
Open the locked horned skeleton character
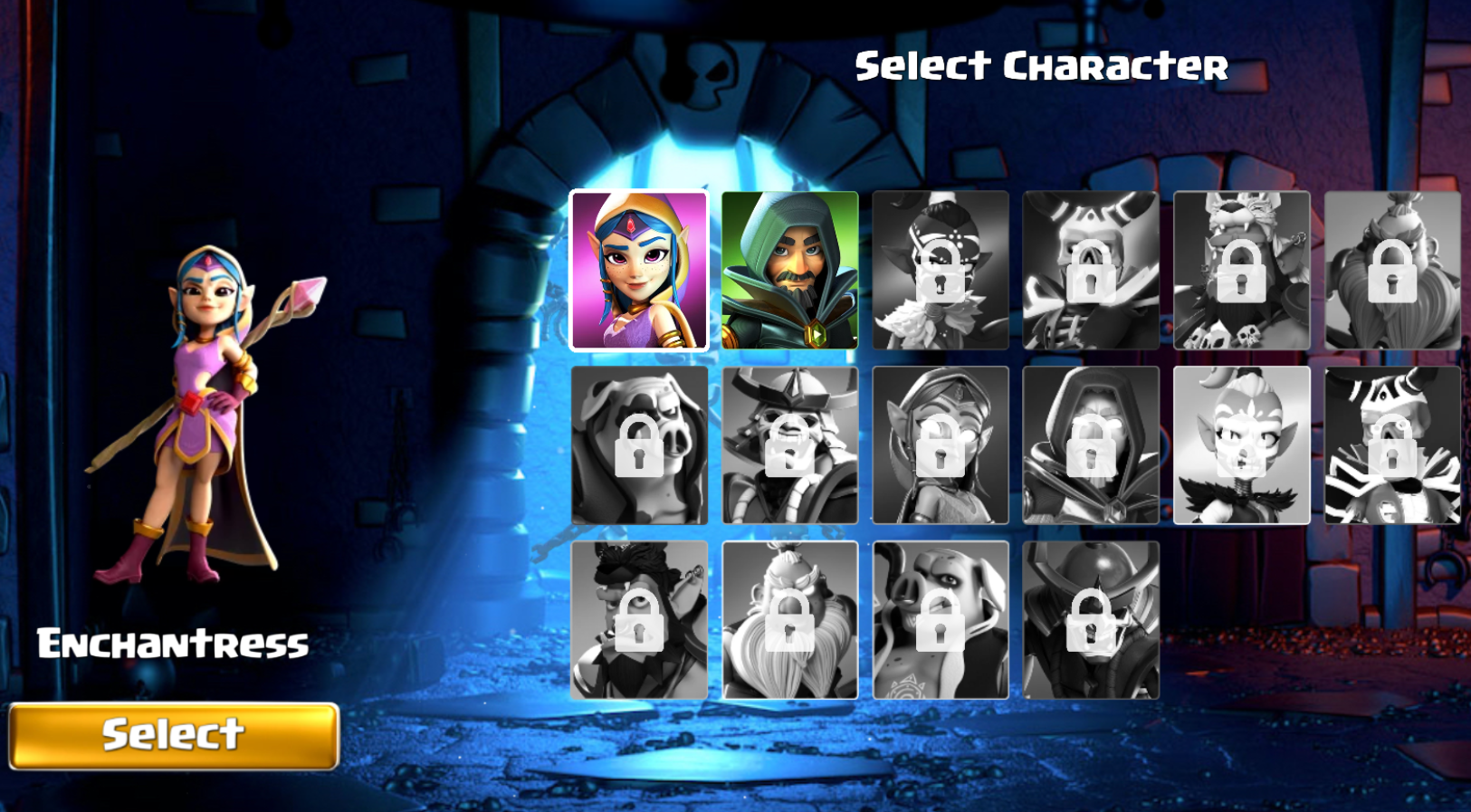tap(1091, 270)
